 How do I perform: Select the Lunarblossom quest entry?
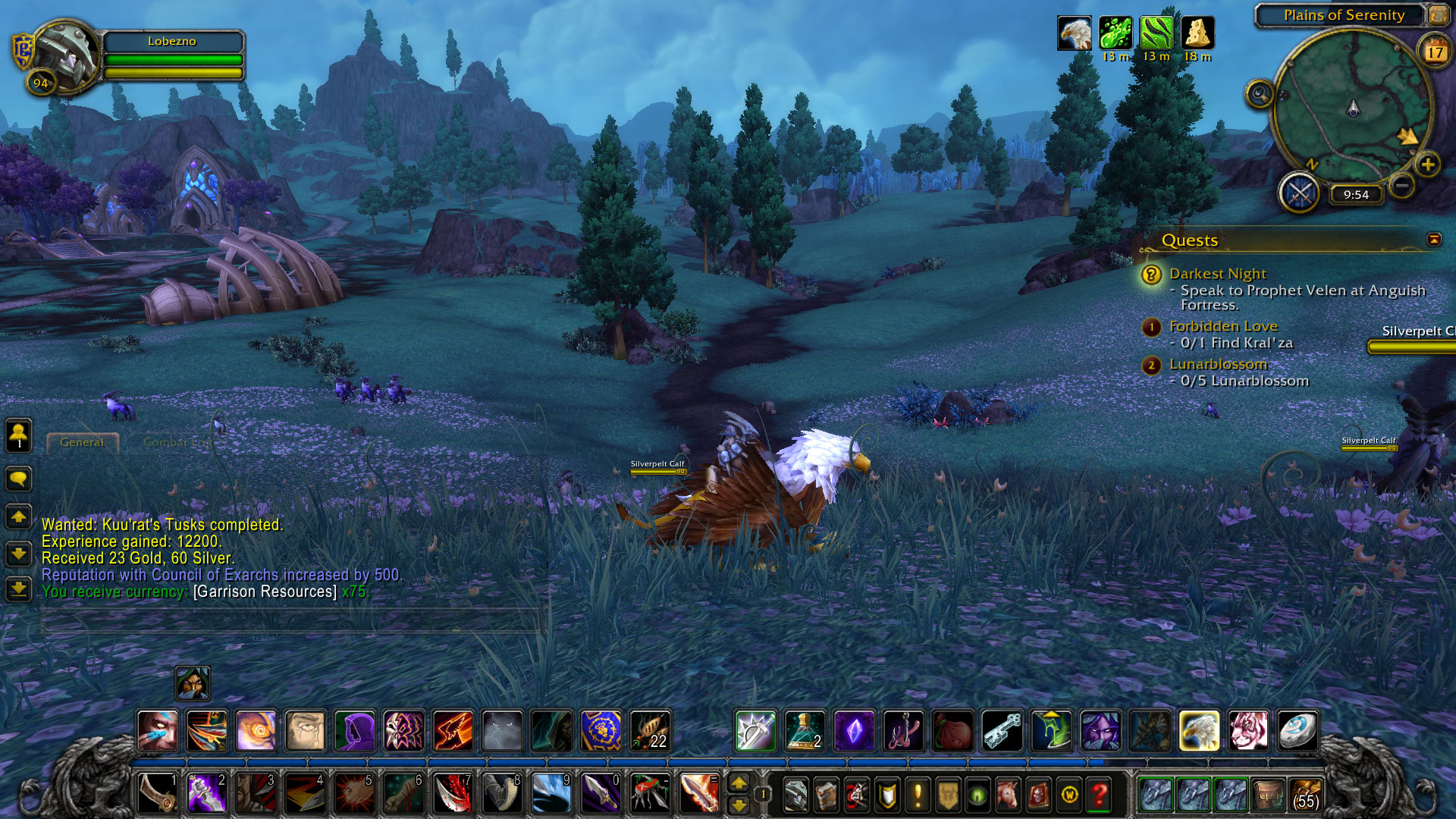[1218, 364]
